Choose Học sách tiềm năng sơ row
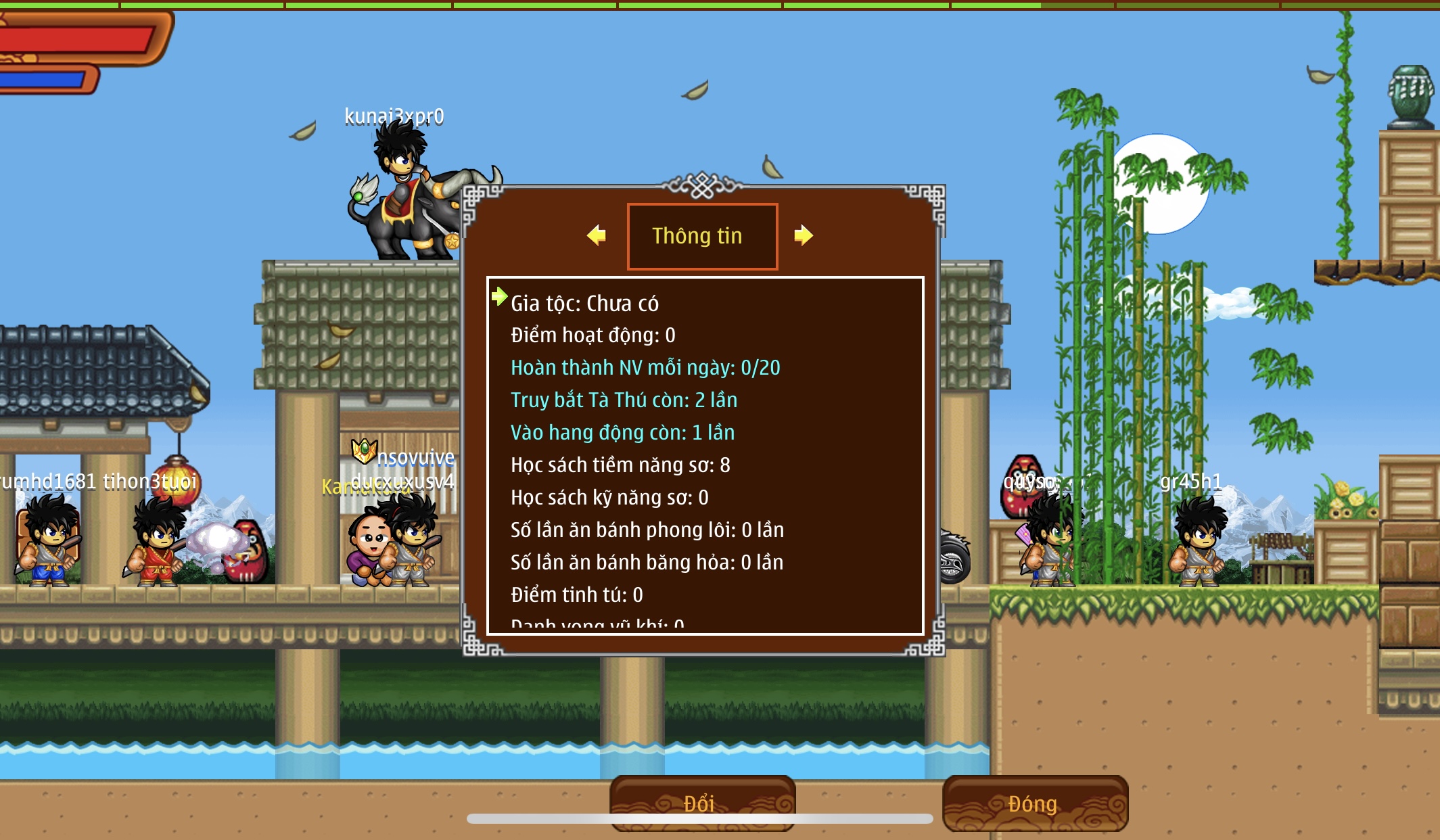 pos(620,465)
